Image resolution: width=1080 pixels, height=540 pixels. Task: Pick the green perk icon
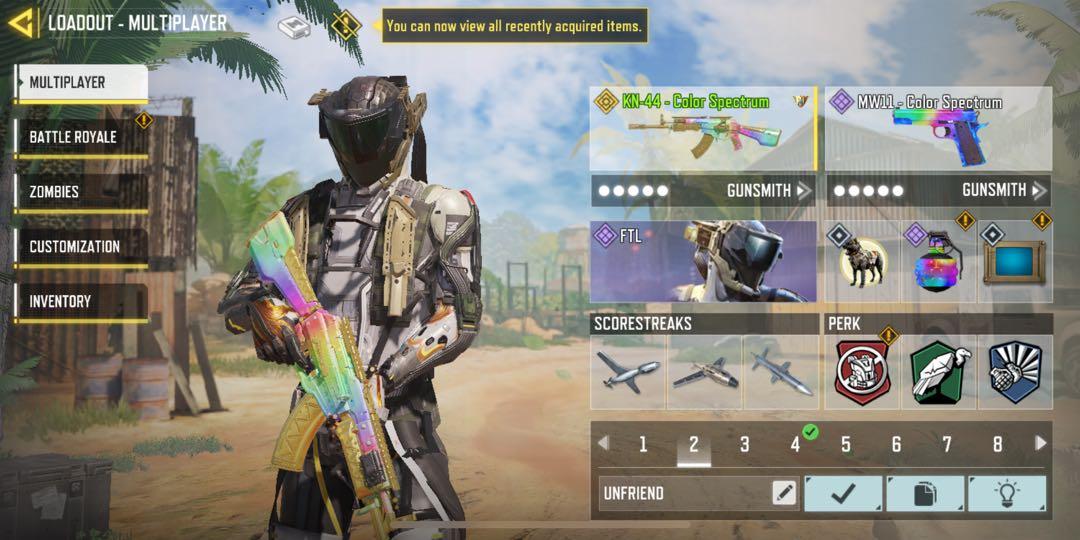click(938, 373)
